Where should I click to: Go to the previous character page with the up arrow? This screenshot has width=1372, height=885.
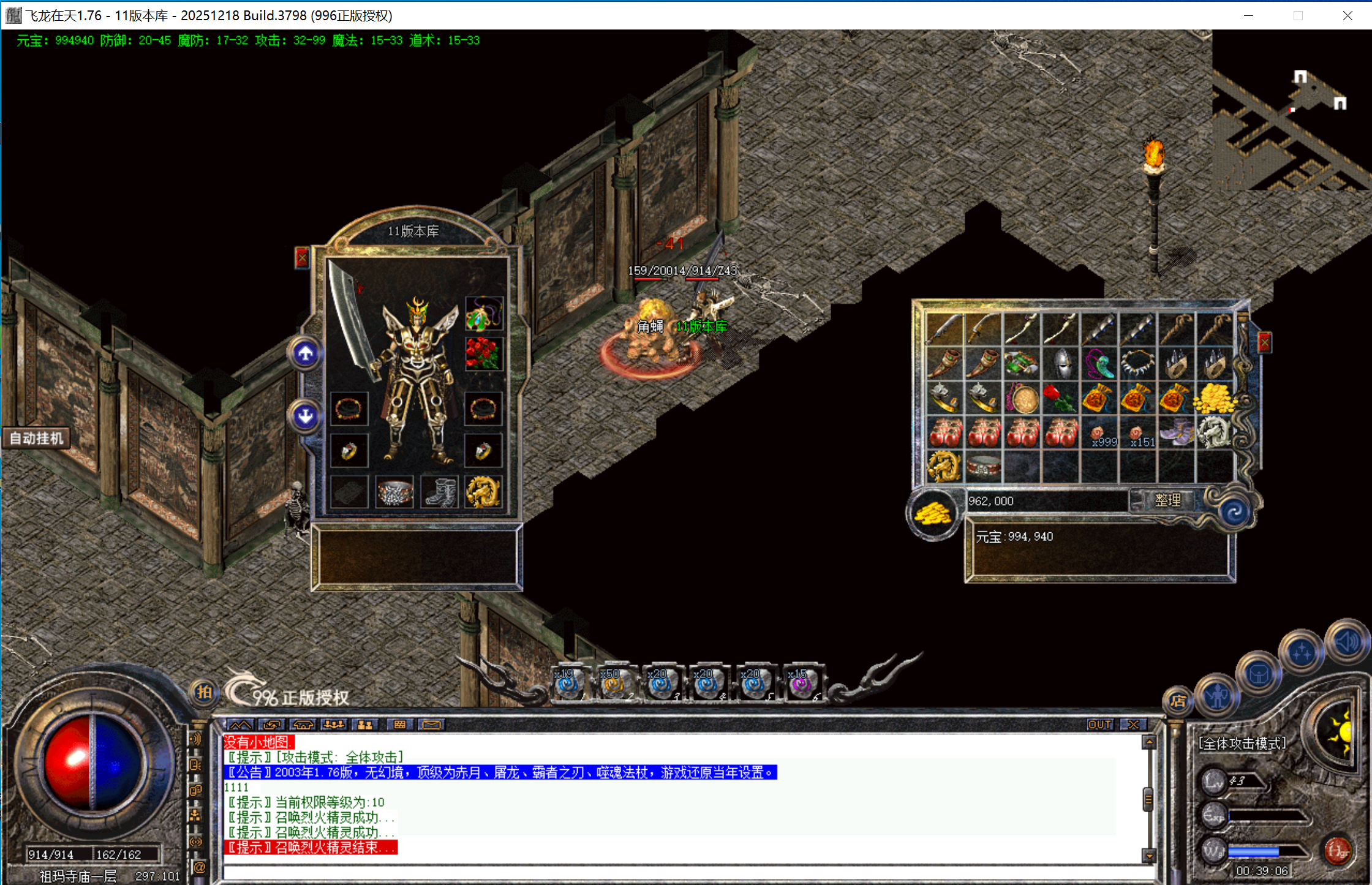[306, 354]
